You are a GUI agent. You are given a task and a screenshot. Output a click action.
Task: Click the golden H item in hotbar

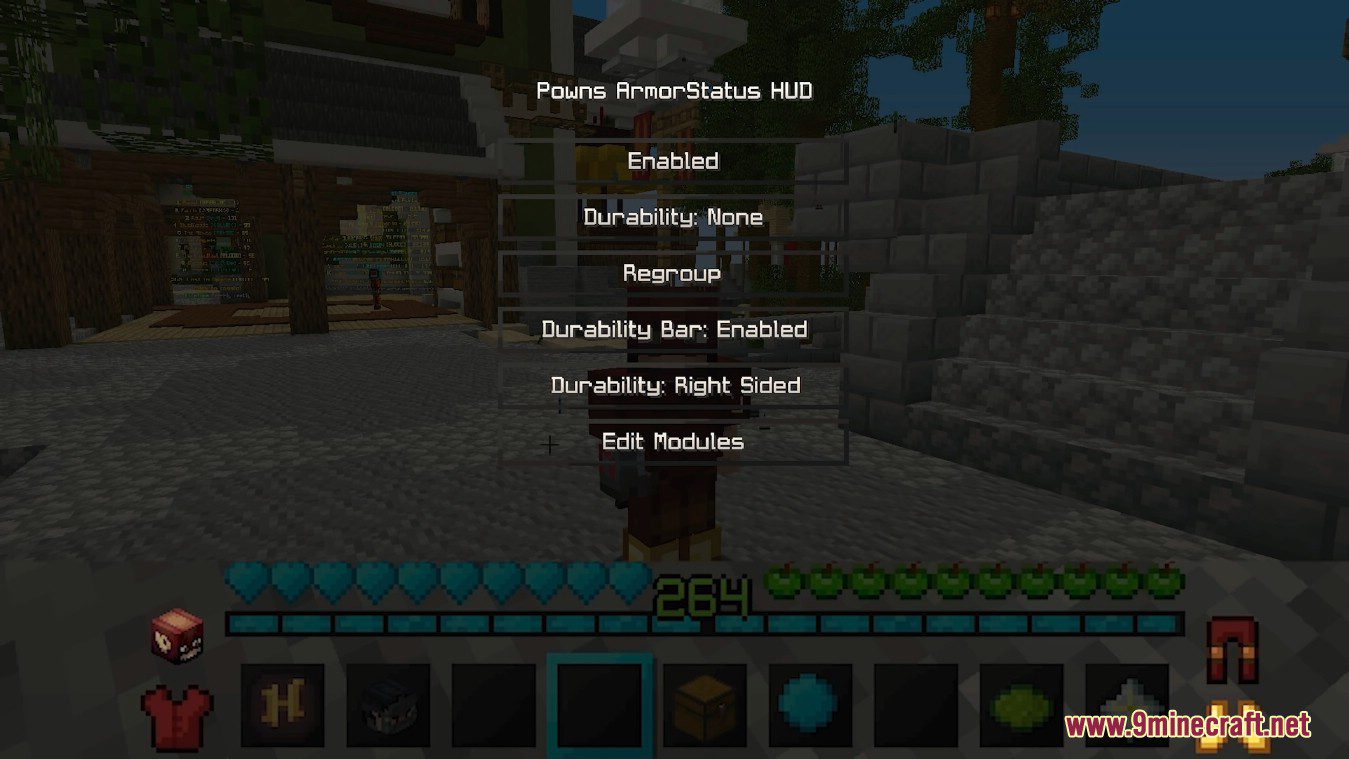[x=284, y=706]
